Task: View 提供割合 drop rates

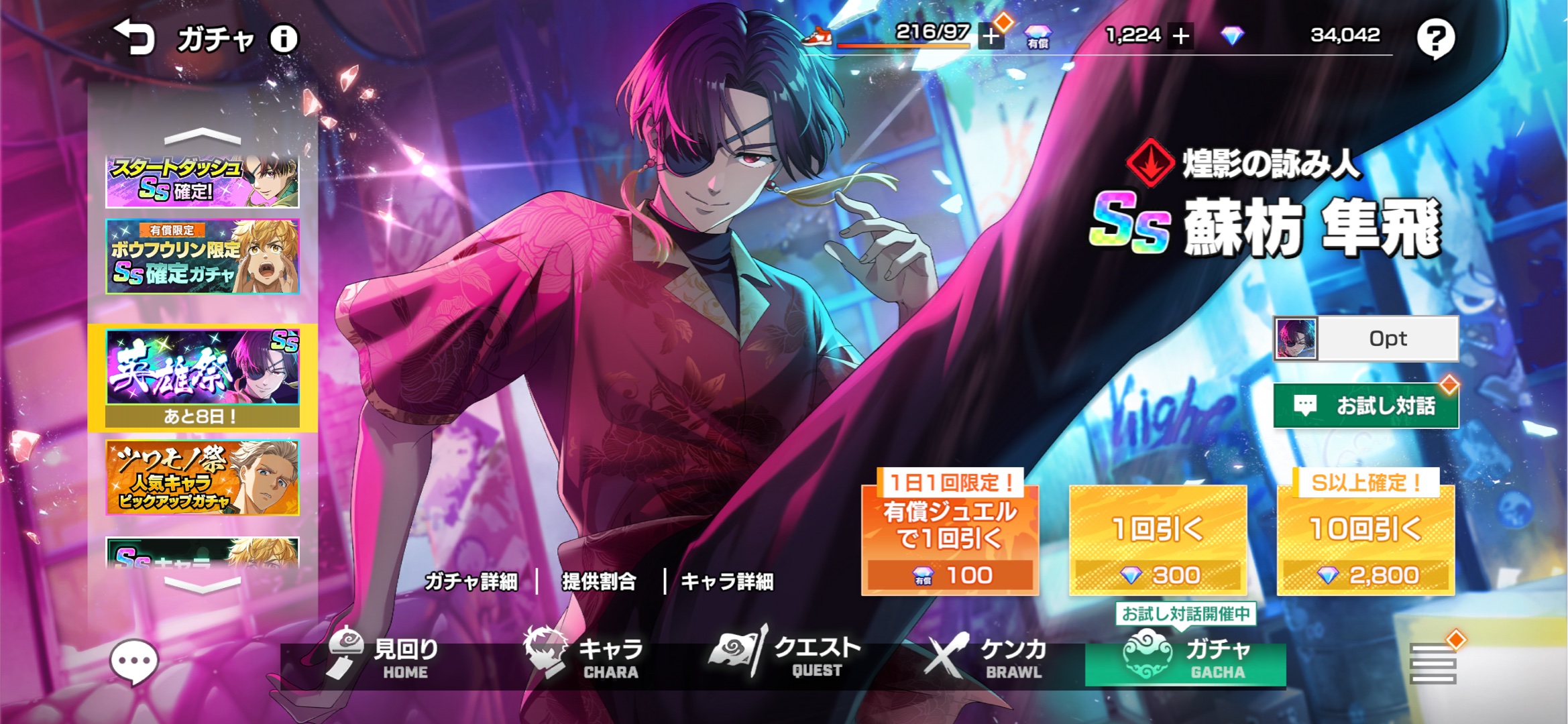Action: click(x=599, y=581)
